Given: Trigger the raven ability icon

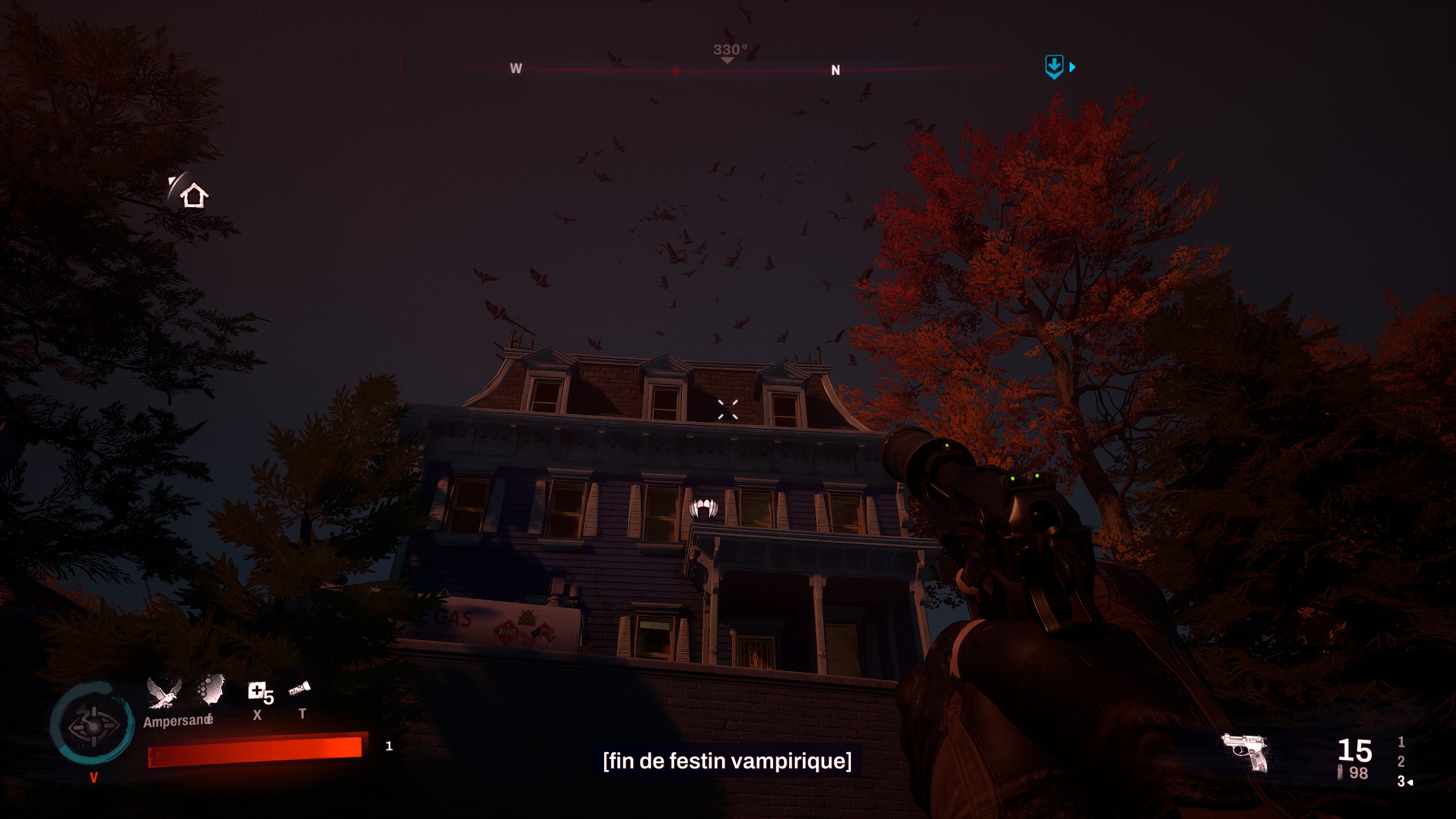Looking at the screenshot, I should tap(164, 693).
